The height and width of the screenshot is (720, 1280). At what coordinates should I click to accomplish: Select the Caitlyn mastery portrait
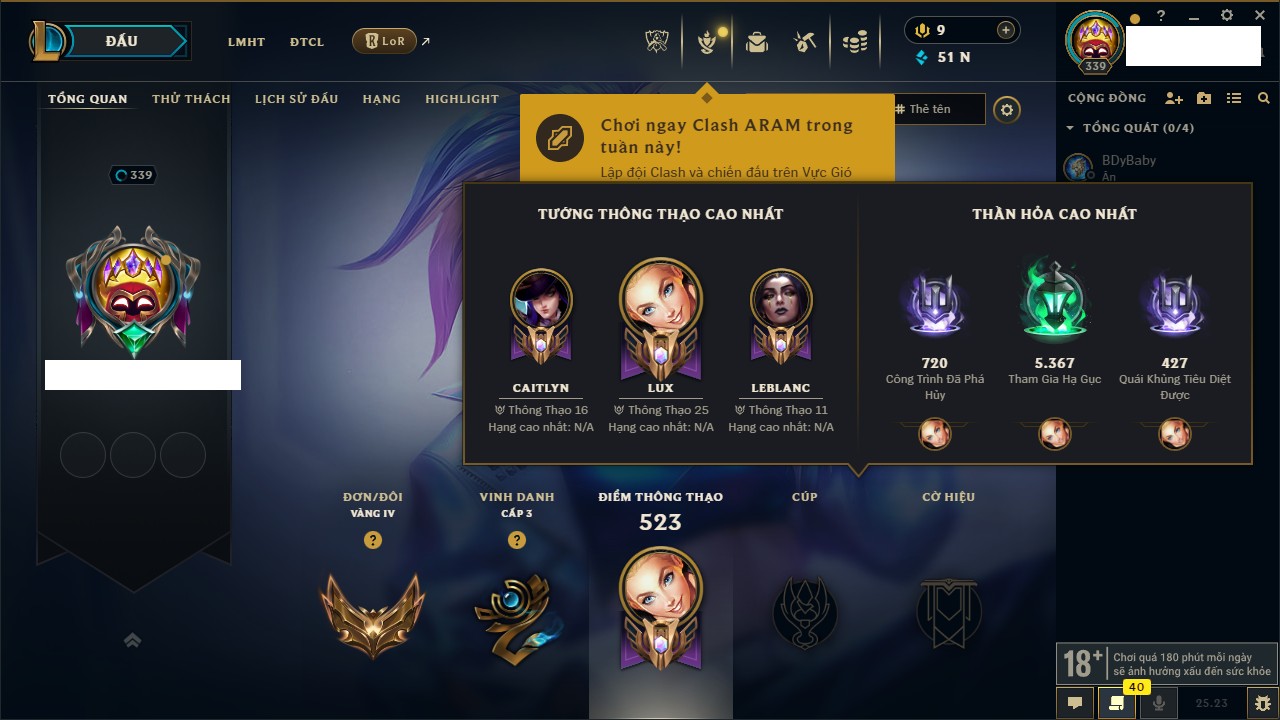click(x=541, y=300)
